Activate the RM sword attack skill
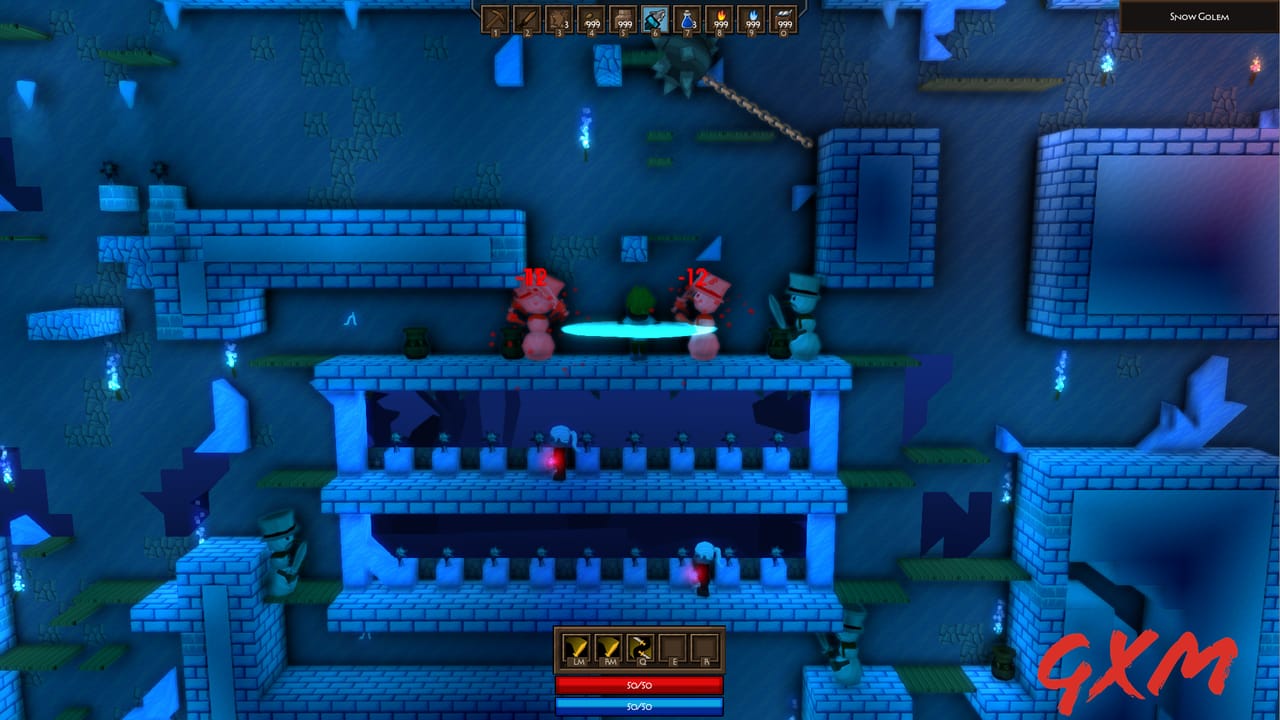The width and height of the screenshot is (1280, 720). pyautogui.click(x=607, y=647)
